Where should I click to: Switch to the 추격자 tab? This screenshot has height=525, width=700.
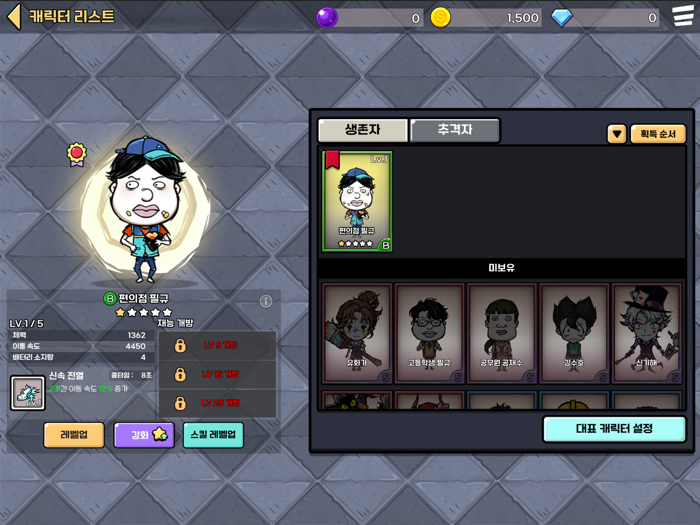tap(454, 131)
